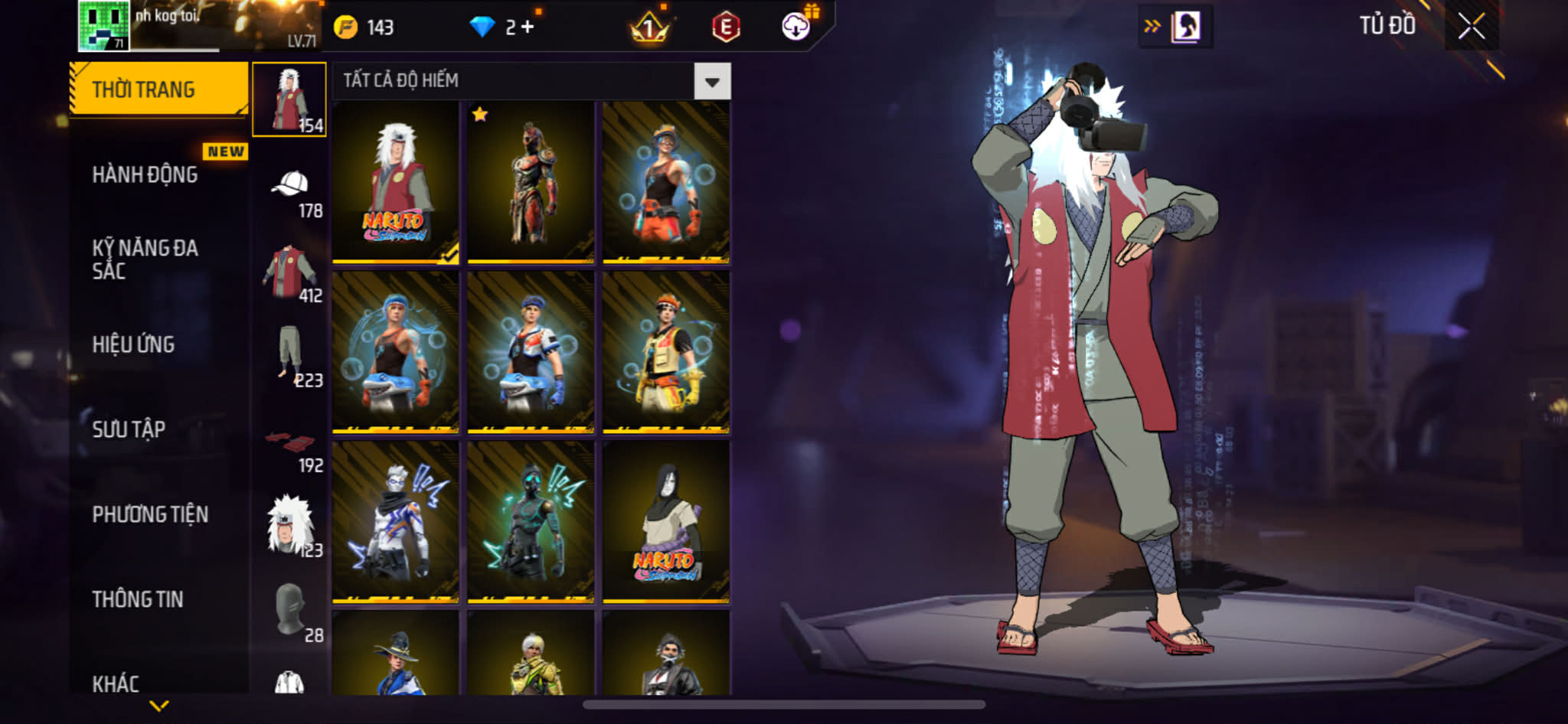Select the pants subcategory with 223 items
The height and width of the screenshot is (724, 1568).
(290, 356)
